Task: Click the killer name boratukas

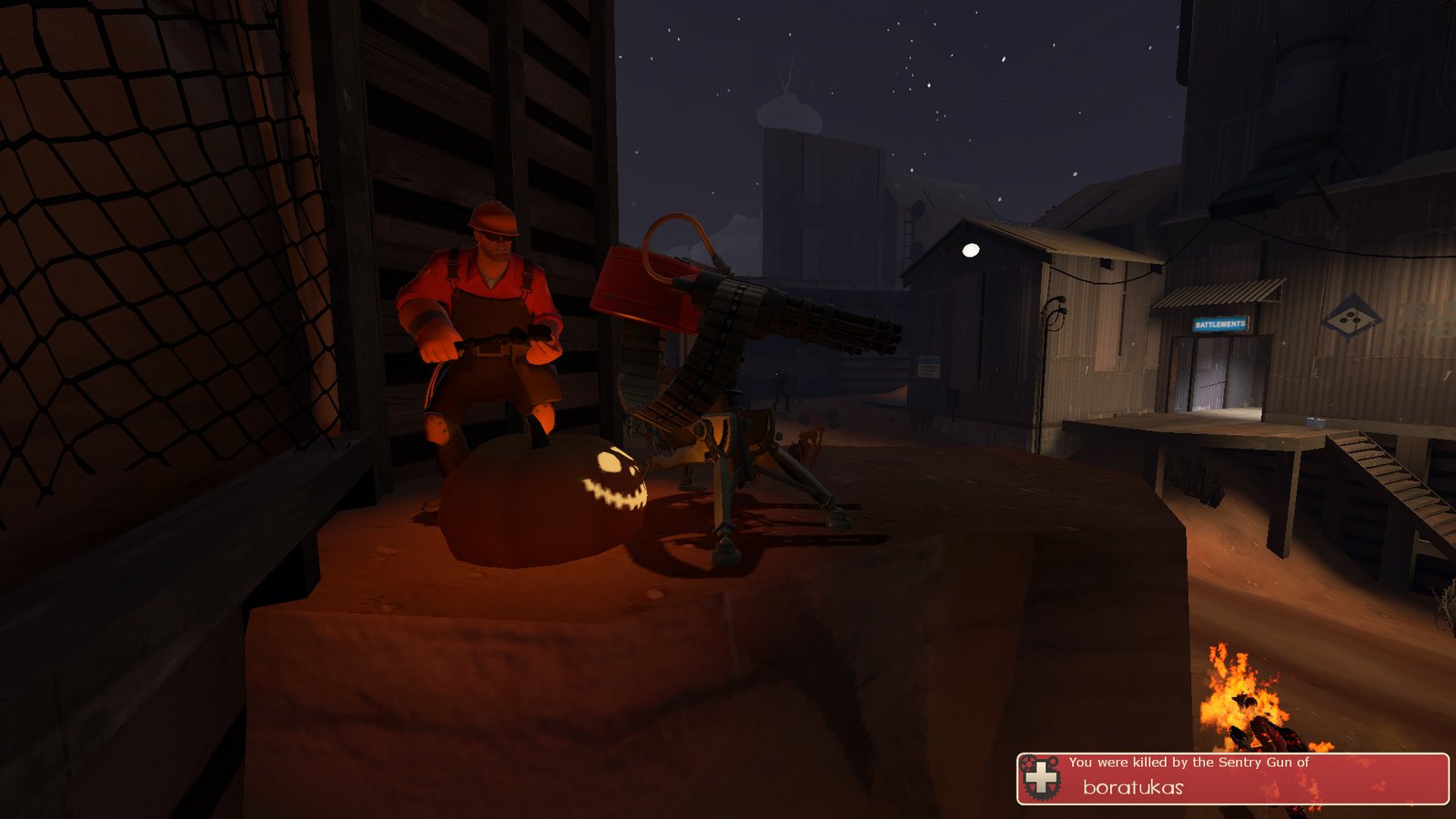Action: 1133,787
